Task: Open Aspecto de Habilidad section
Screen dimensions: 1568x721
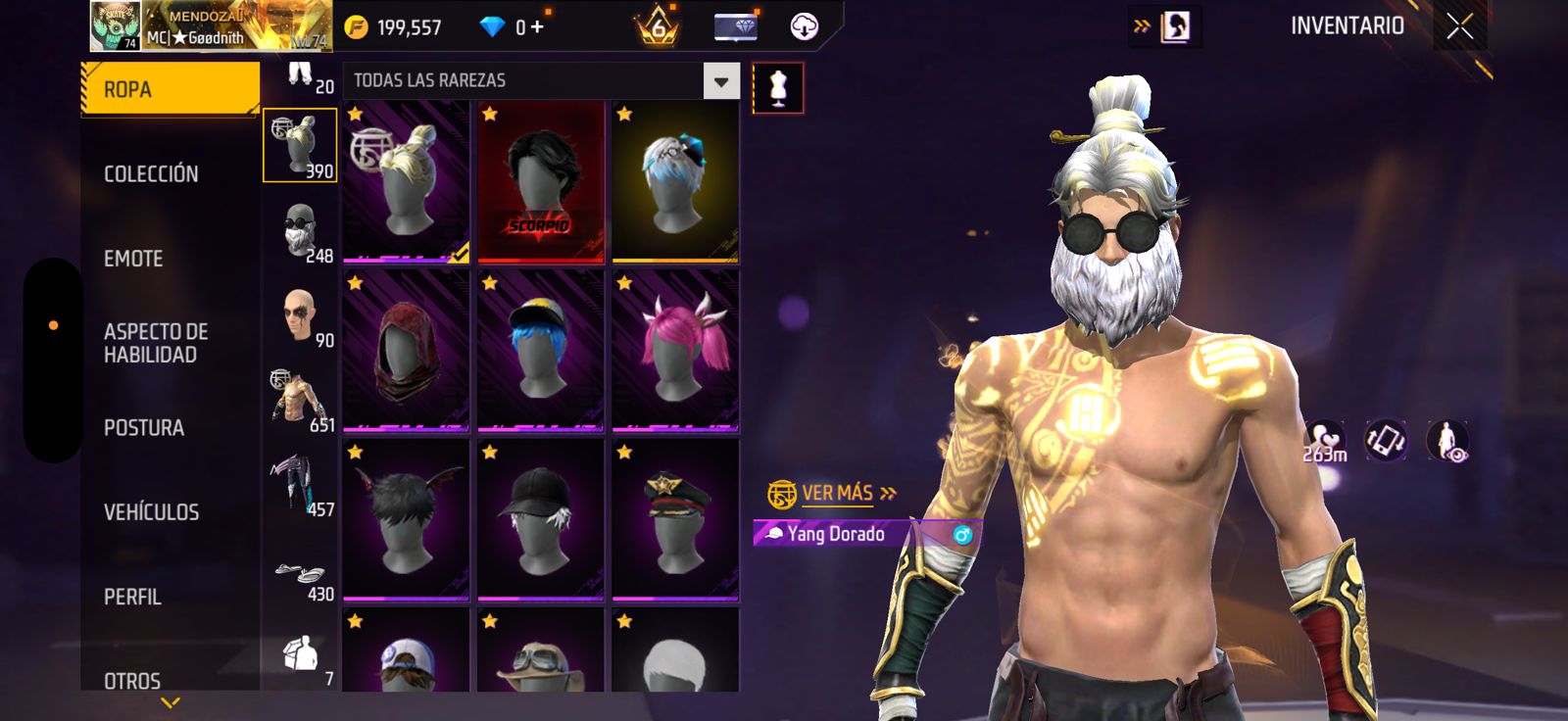Action: coord(156,343)
